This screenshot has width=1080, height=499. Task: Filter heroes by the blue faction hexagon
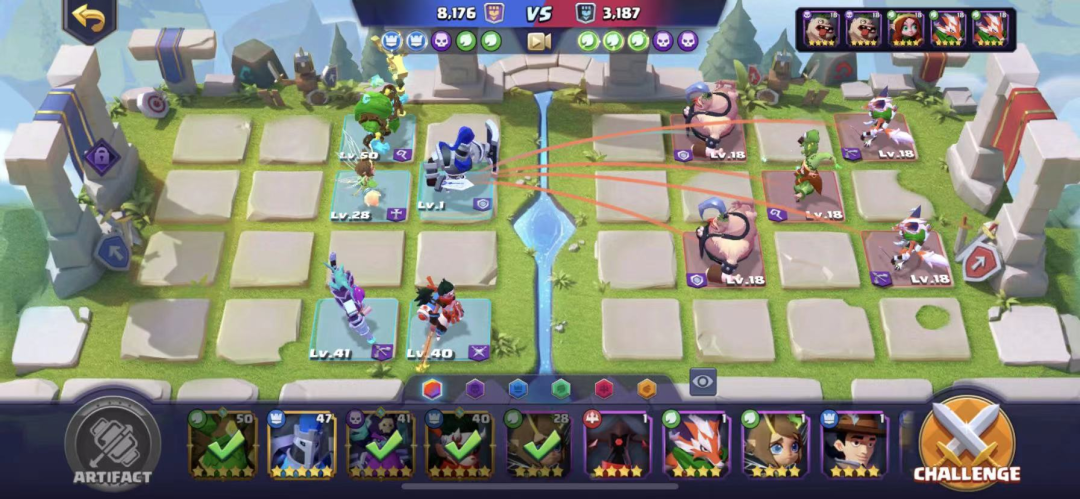coord(517,389)
